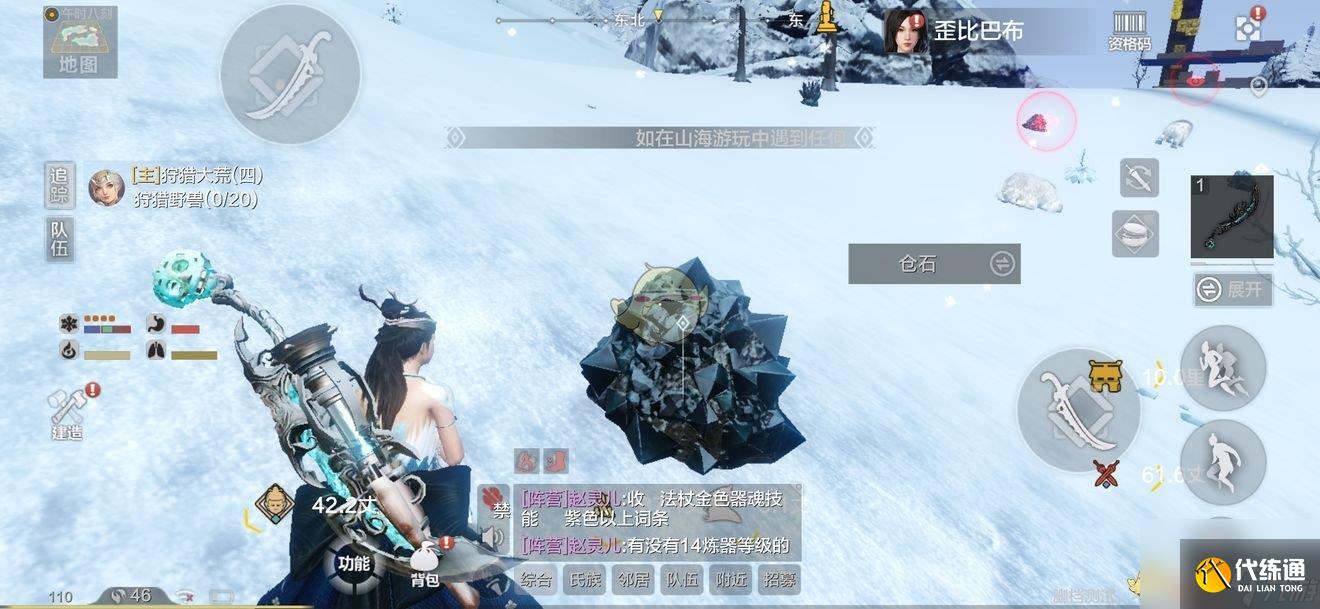
Task: Open the 资格码 qualification code icon
Action: pyautogui.click(x=1129, y=31)
